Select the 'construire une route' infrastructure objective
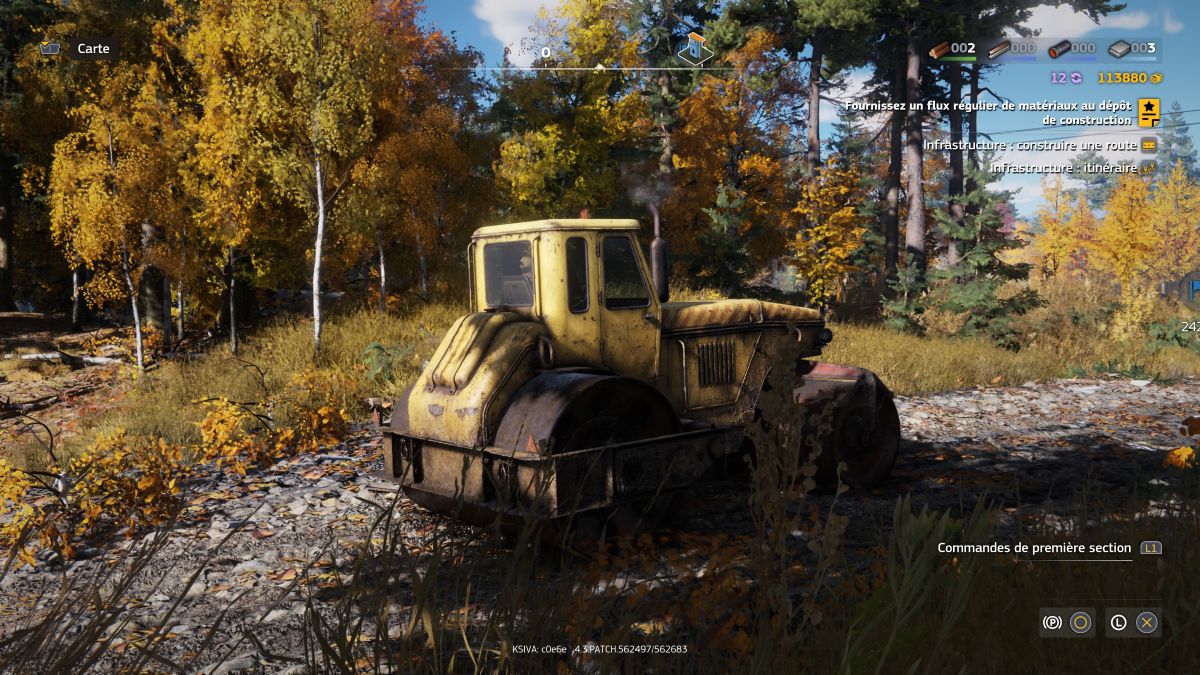Viewport: 1200px width, 675px height. coord(1030,145)
